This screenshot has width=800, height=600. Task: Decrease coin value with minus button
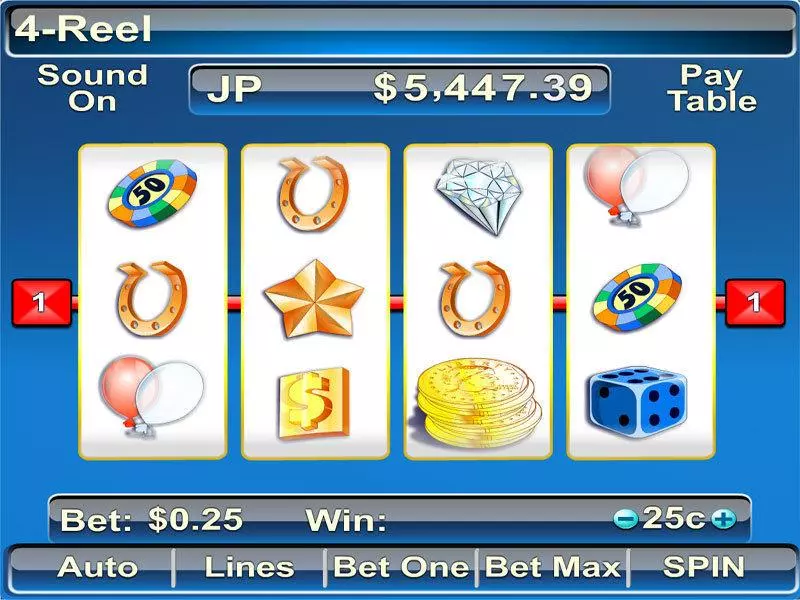click(627, 519)
